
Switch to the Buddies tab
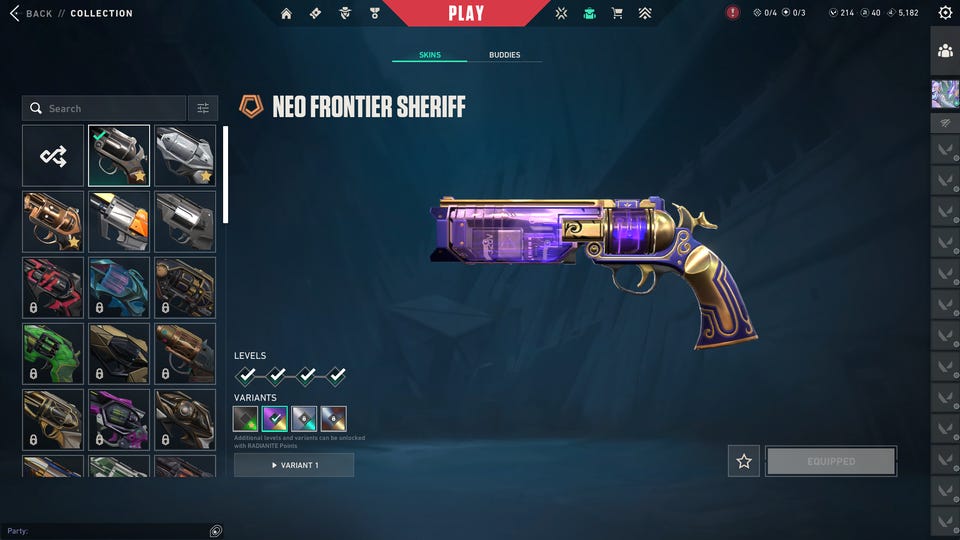point(504,55)
